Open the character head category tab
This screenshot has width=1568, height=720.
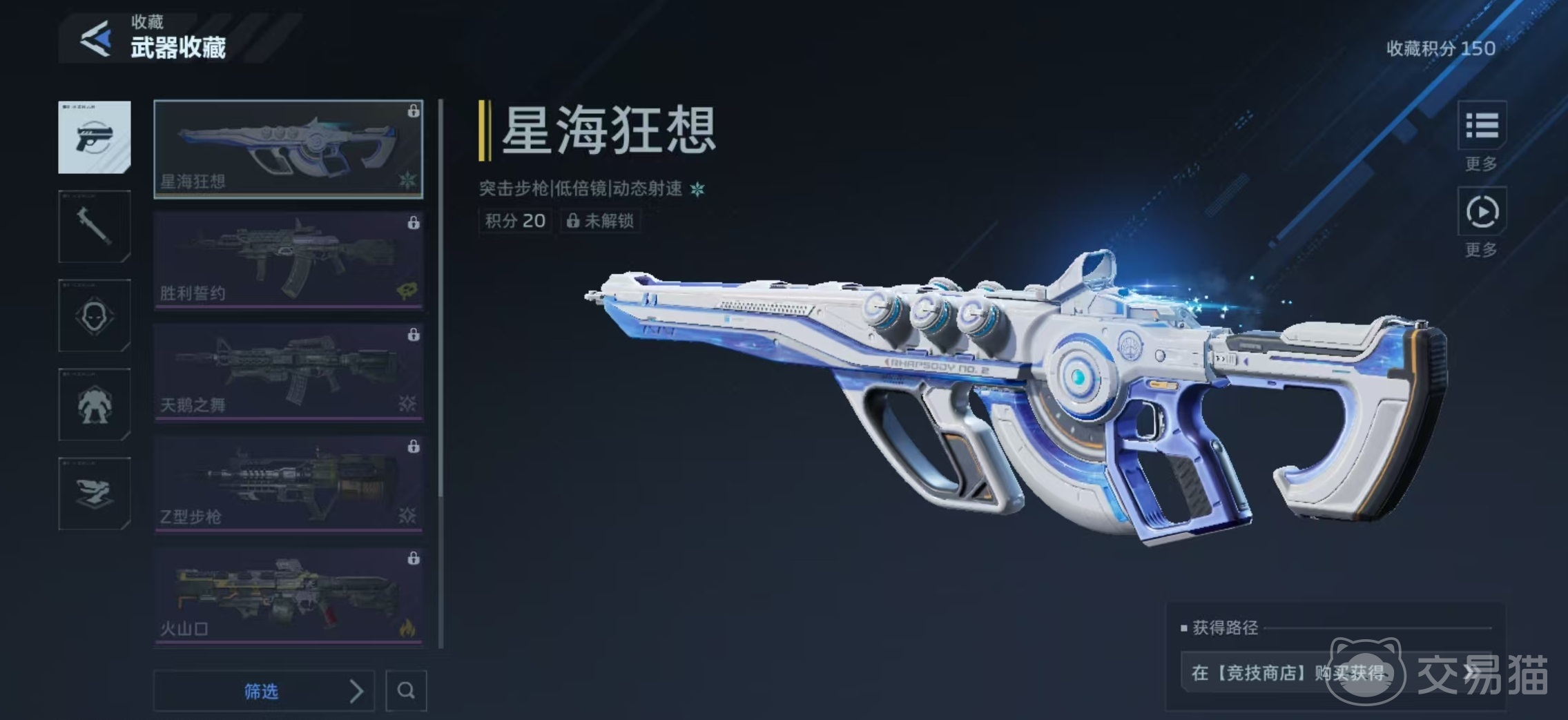95,315
